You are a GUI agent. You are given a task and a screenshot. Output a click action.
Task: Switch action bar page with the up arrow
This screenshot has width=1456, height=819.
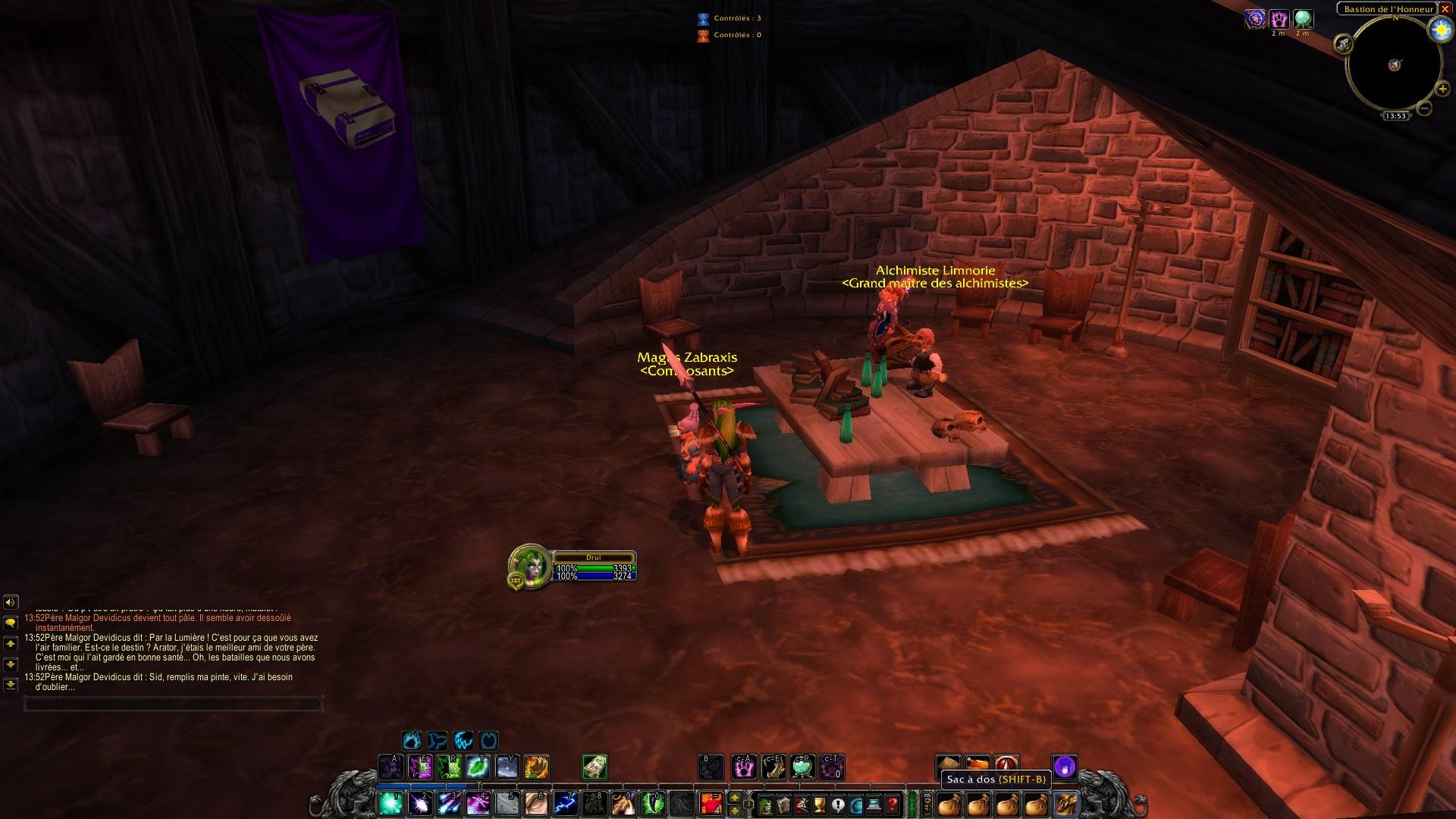[x=734, y=798]
